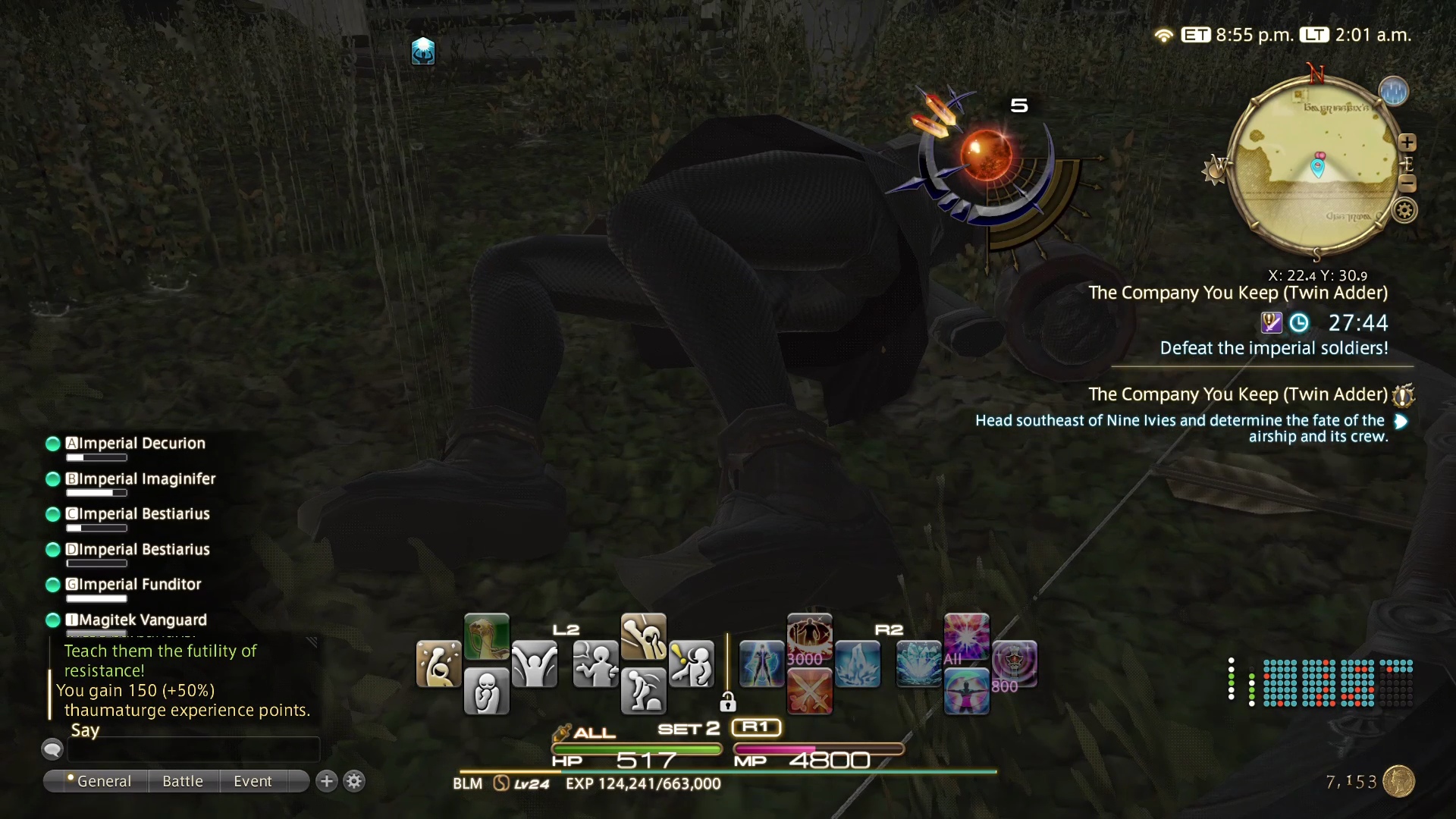Viewport: 1456px width, 819px height.
Task: Click inside the Say chat input field
Action: tap(193, 749)
